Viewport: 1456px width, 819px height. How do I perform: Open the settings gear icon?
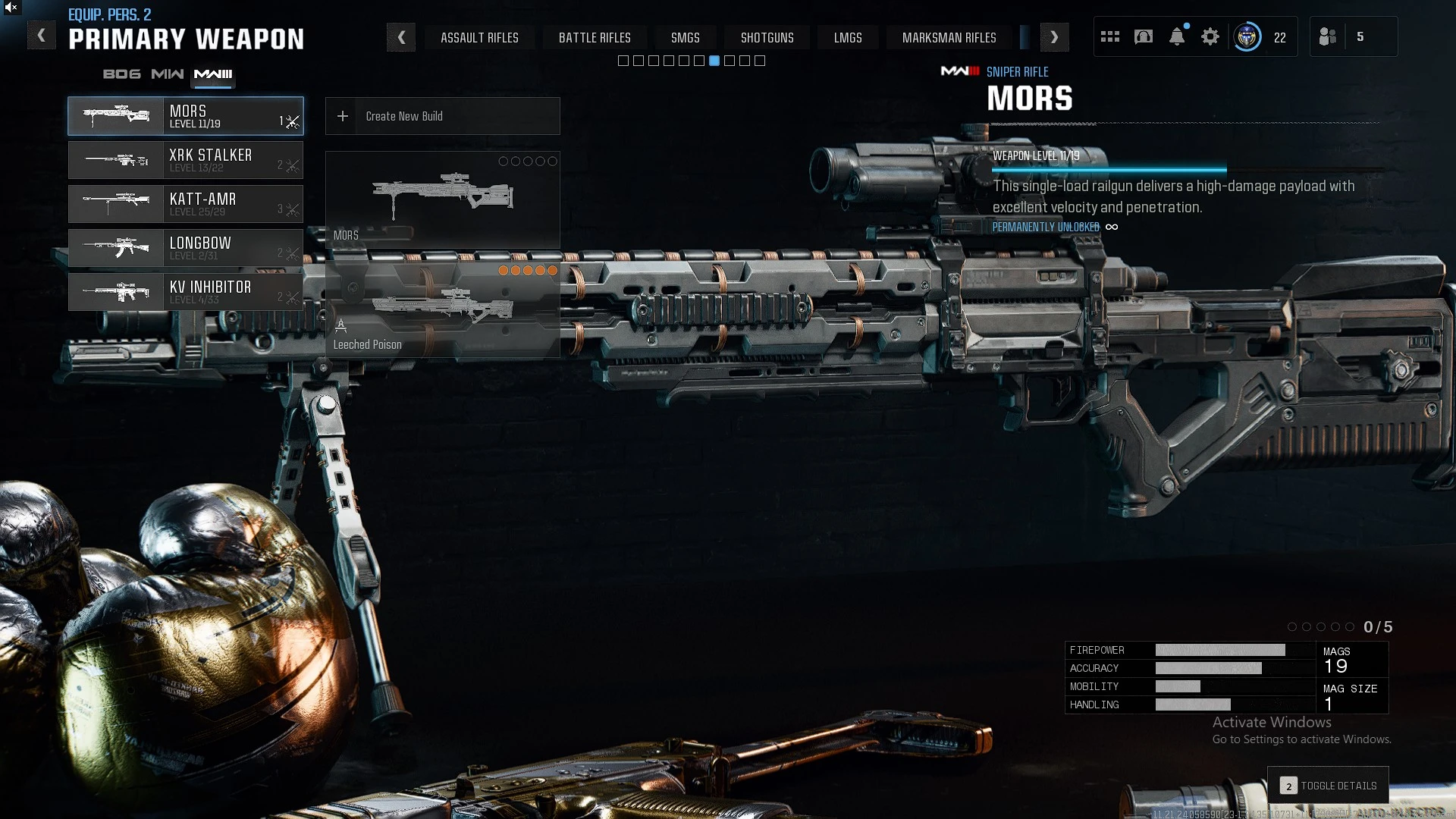(x=1210, y=37)
